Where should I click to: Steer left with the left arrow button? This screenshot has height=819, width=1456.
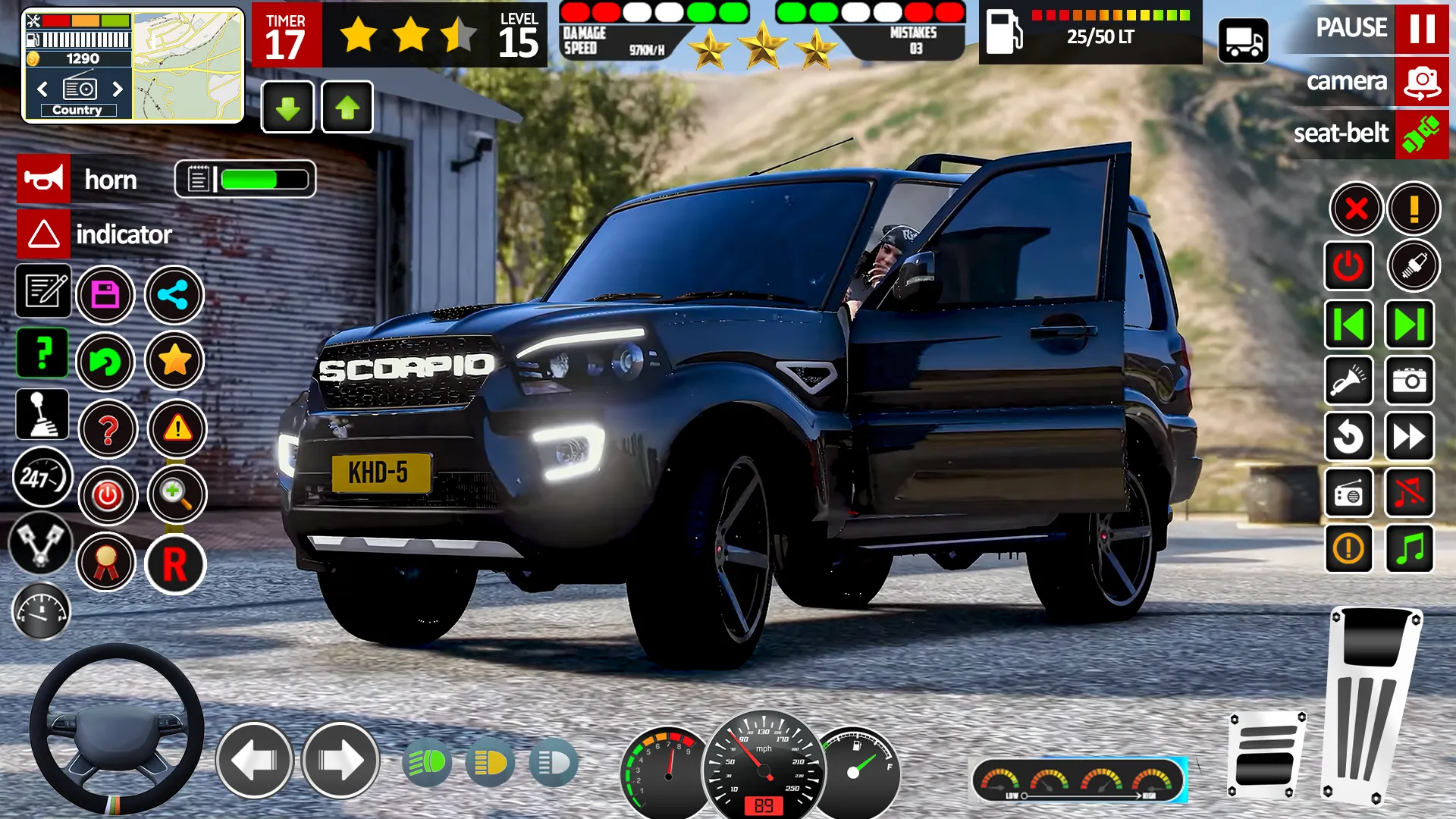click(x=254, y=760)
